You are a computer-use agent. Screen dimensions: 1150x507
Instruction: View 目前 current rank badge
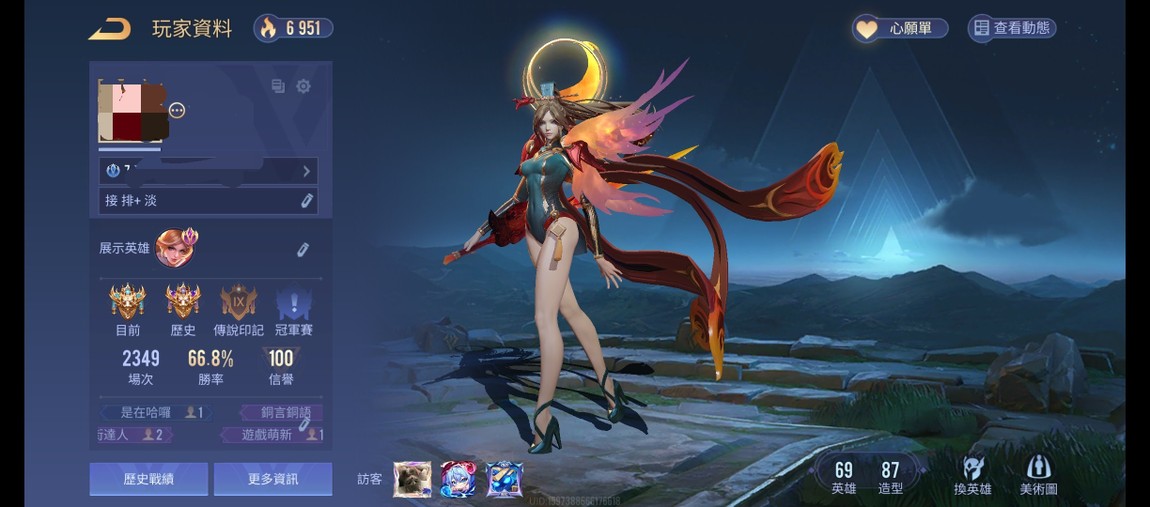[128, 301]
